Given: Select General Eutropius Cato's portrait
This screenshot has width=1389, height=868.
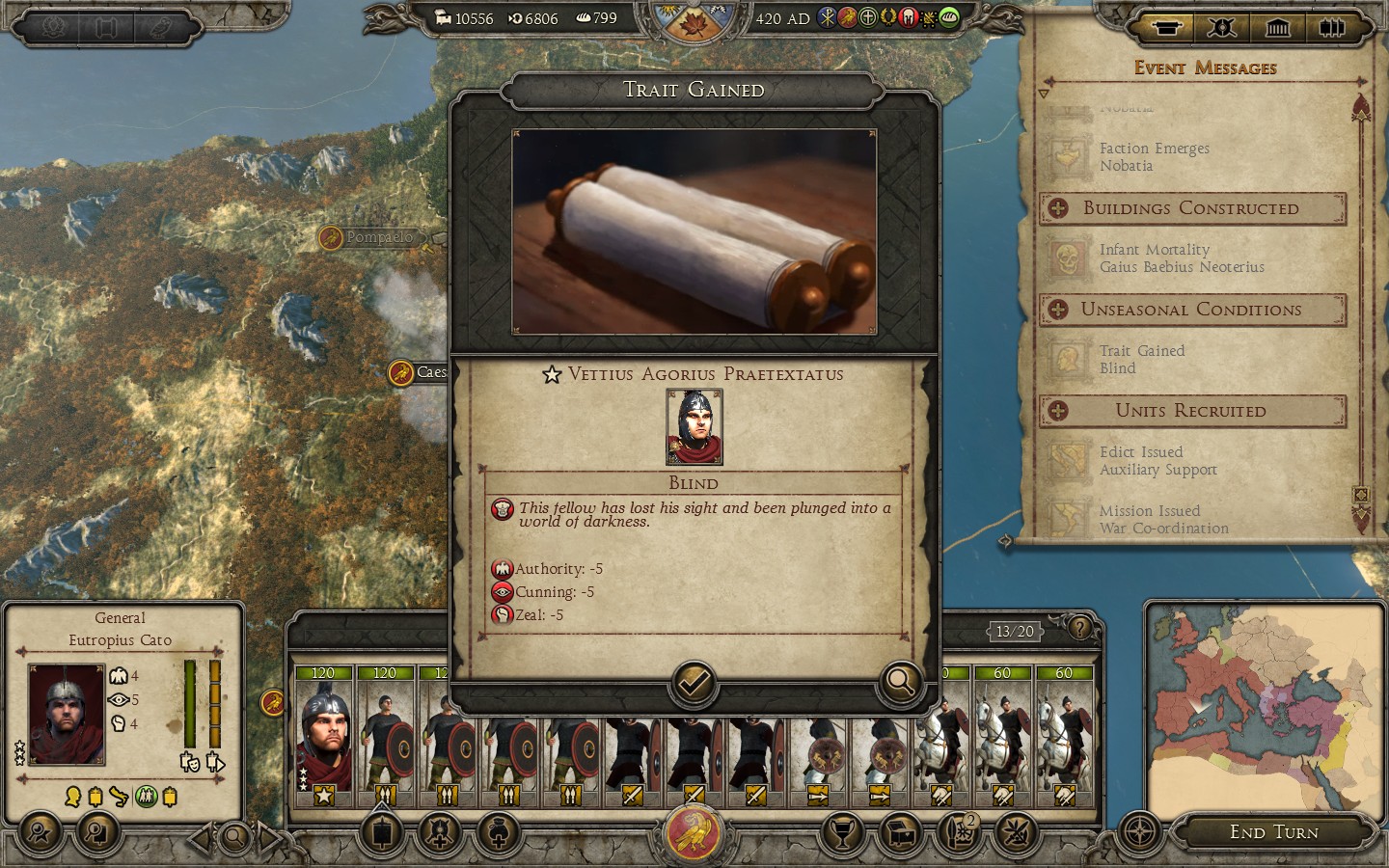Looking at the screenshot, I should (66, 714).
